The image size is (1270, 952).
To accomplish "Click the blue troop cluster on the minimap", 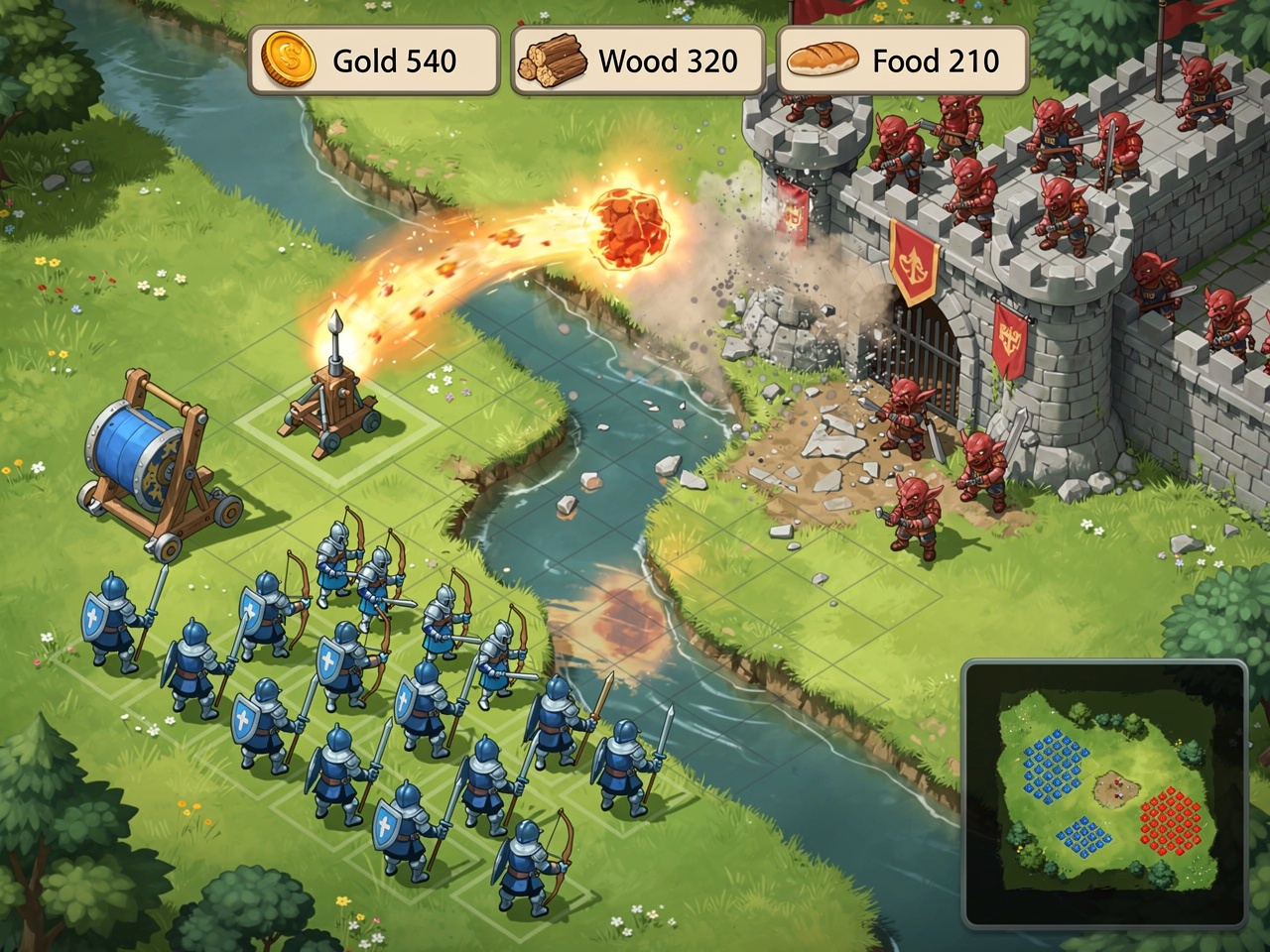I will (x=1054, y=764).
